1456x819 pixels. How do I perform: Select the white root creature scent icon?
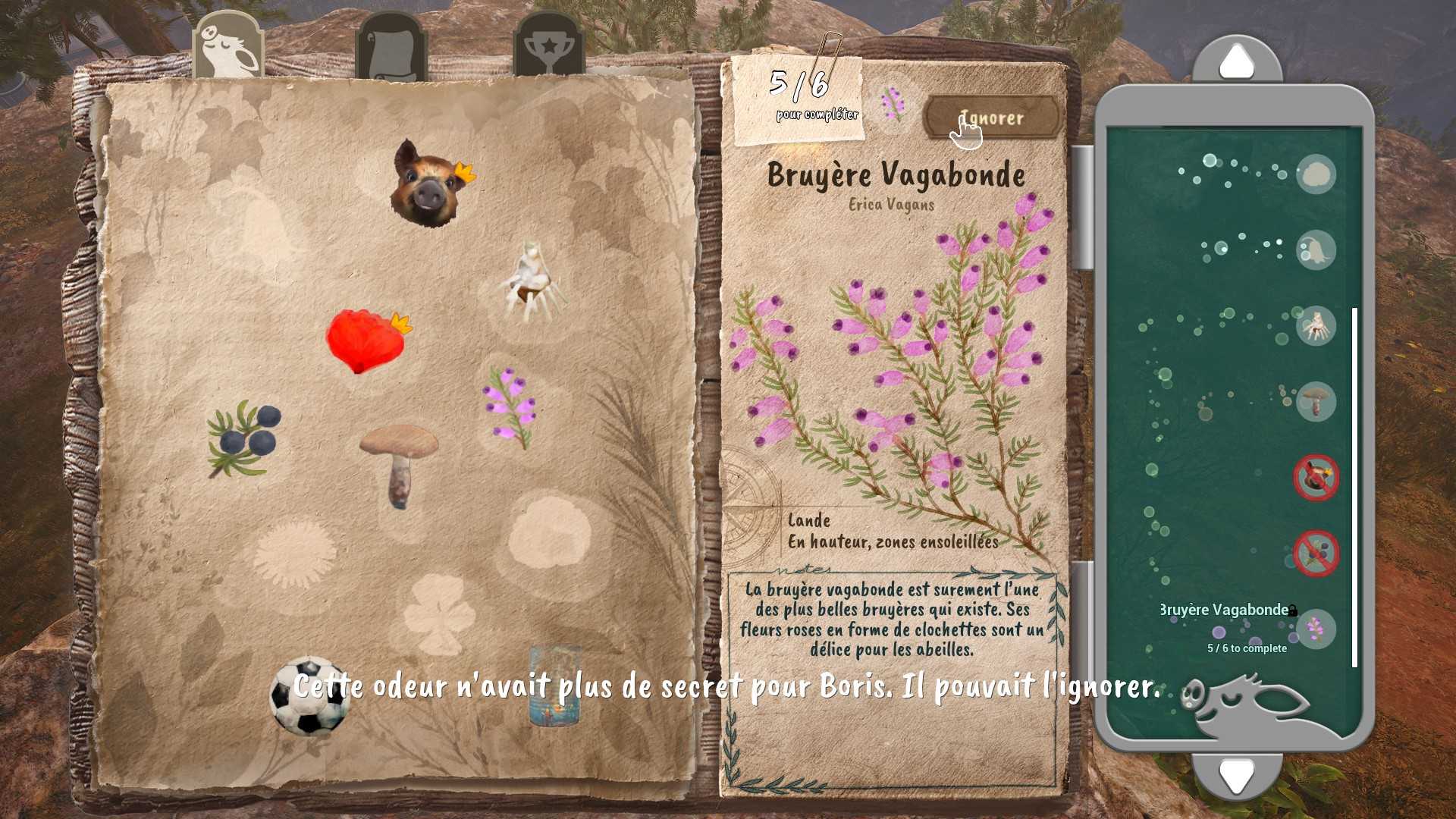pos(1316,326)
